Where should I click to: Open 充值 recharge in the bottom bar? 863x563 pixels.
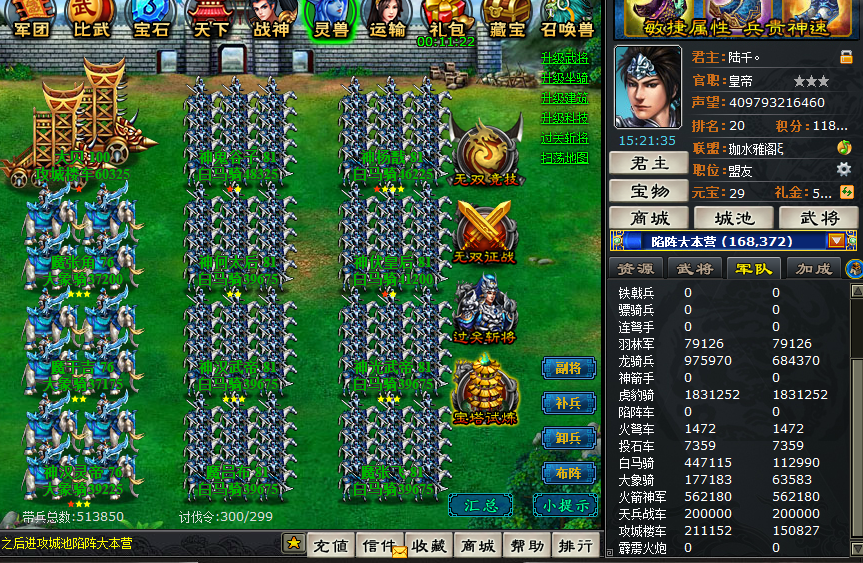331,546
